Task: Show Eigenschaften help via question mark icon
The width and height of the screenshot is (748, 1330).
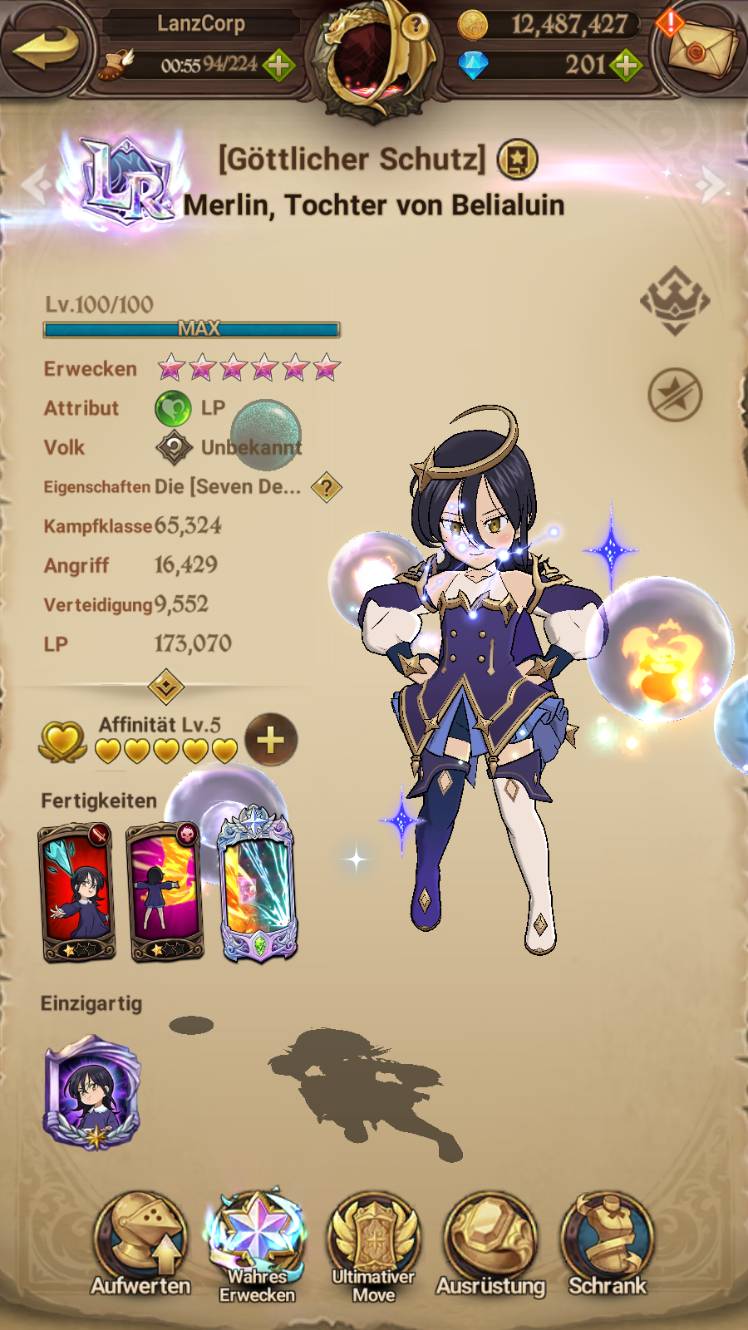Action: point(326,487)
